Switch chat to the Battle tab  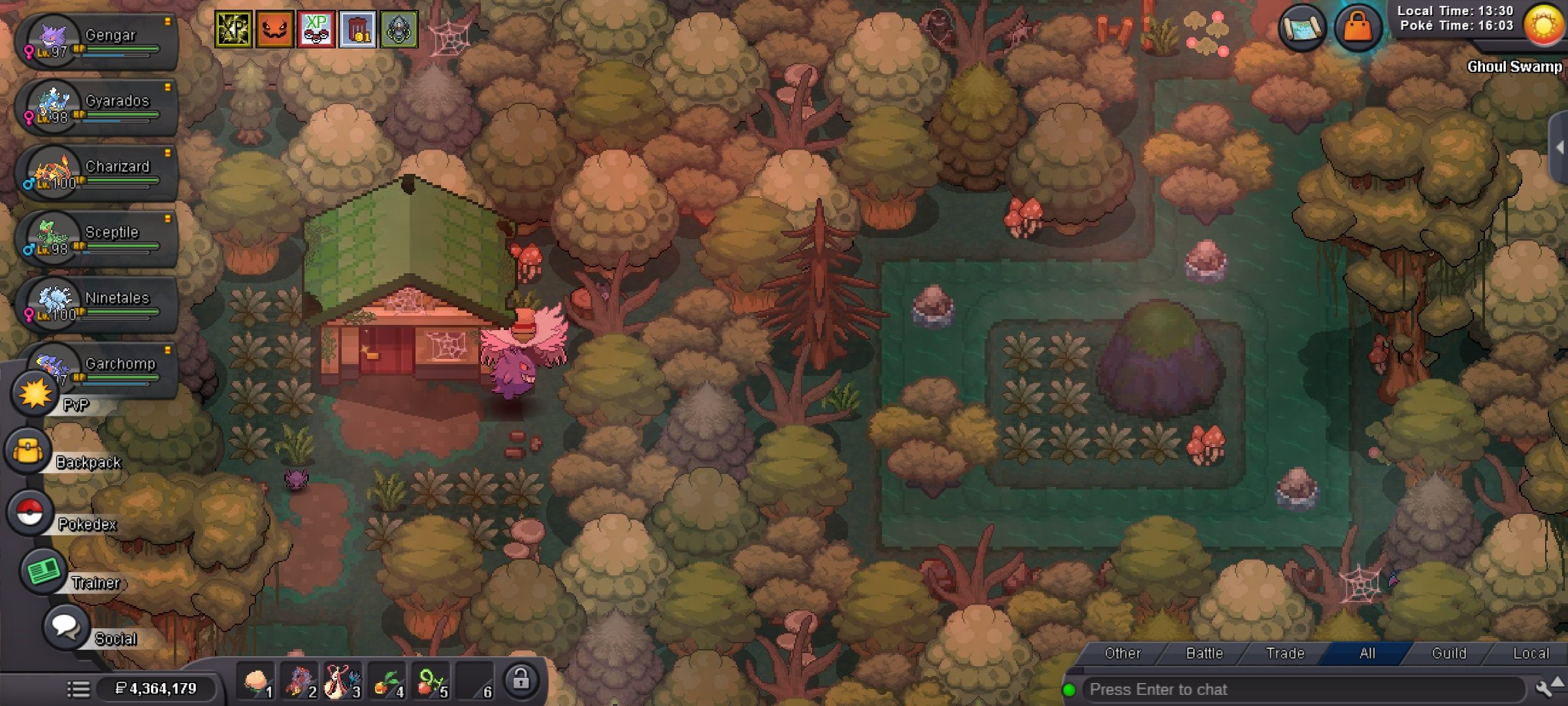click(1204, 653)
